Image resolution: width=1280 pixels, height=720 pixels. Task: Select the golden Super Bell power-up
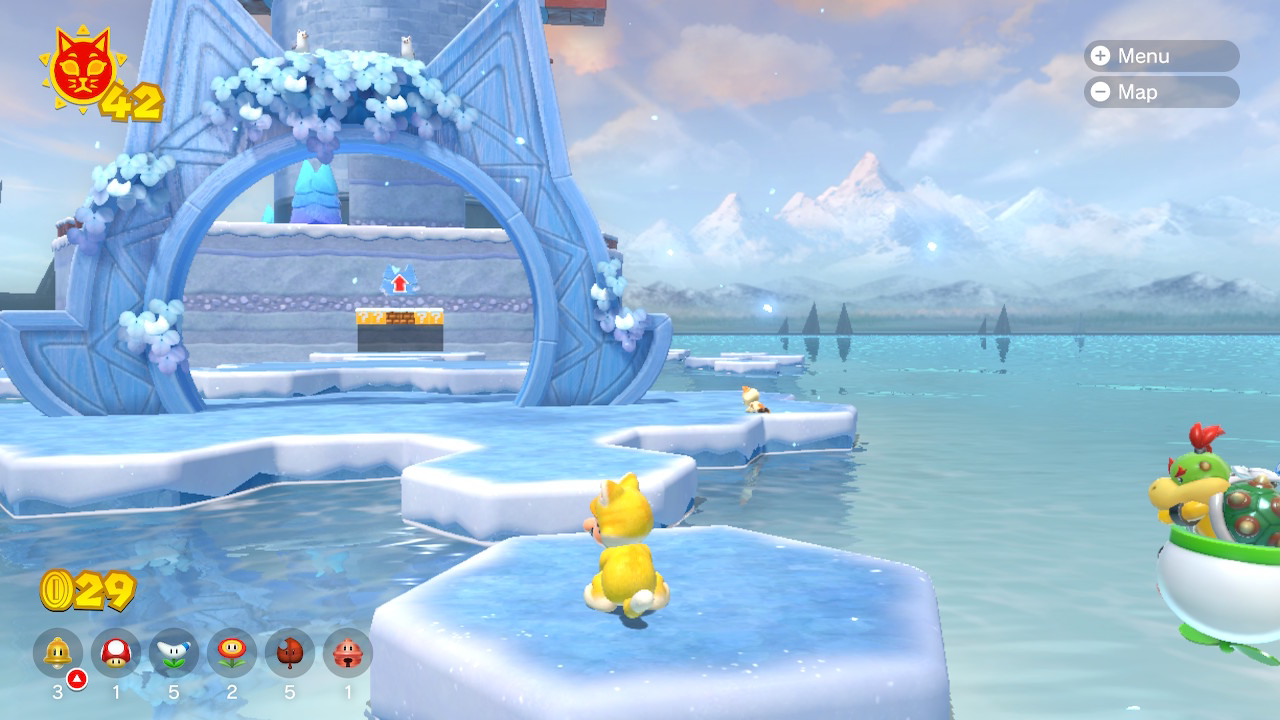point(58,653)
